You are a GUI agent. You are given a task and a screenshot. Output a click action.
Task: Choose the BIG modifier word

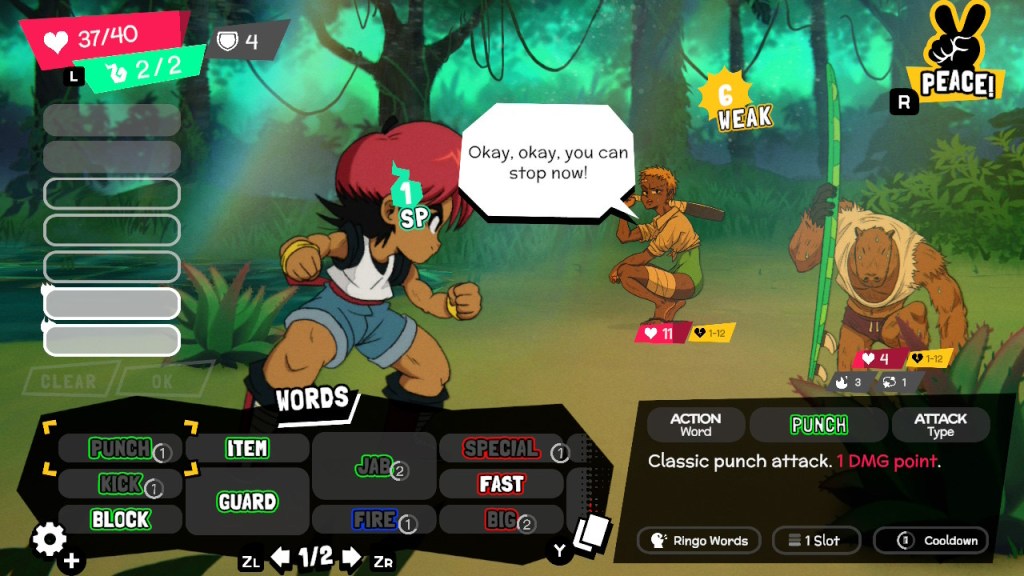501,519
